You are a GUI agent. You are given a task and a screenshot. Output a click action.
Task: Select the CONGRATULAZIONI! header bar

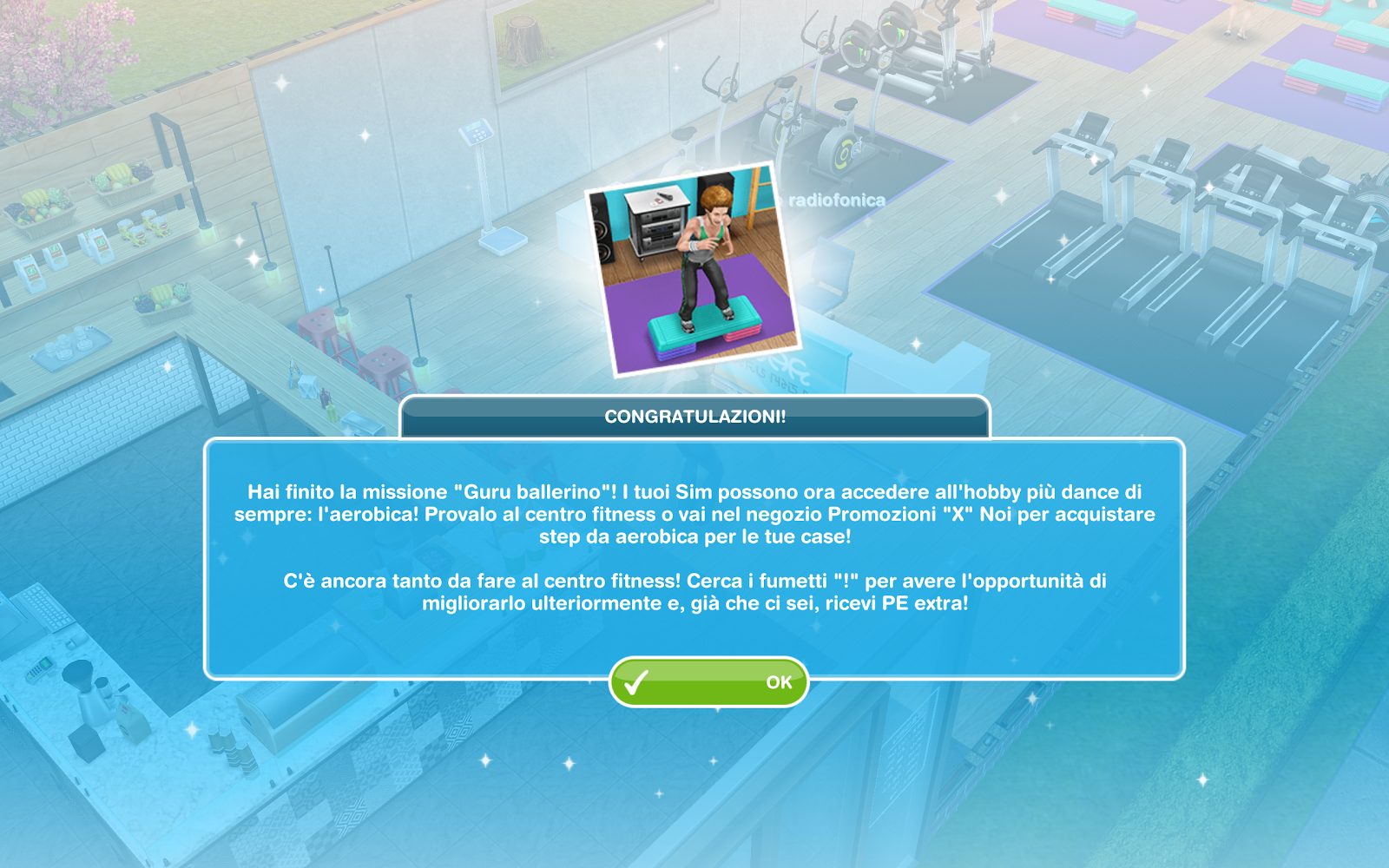[694, 415]
